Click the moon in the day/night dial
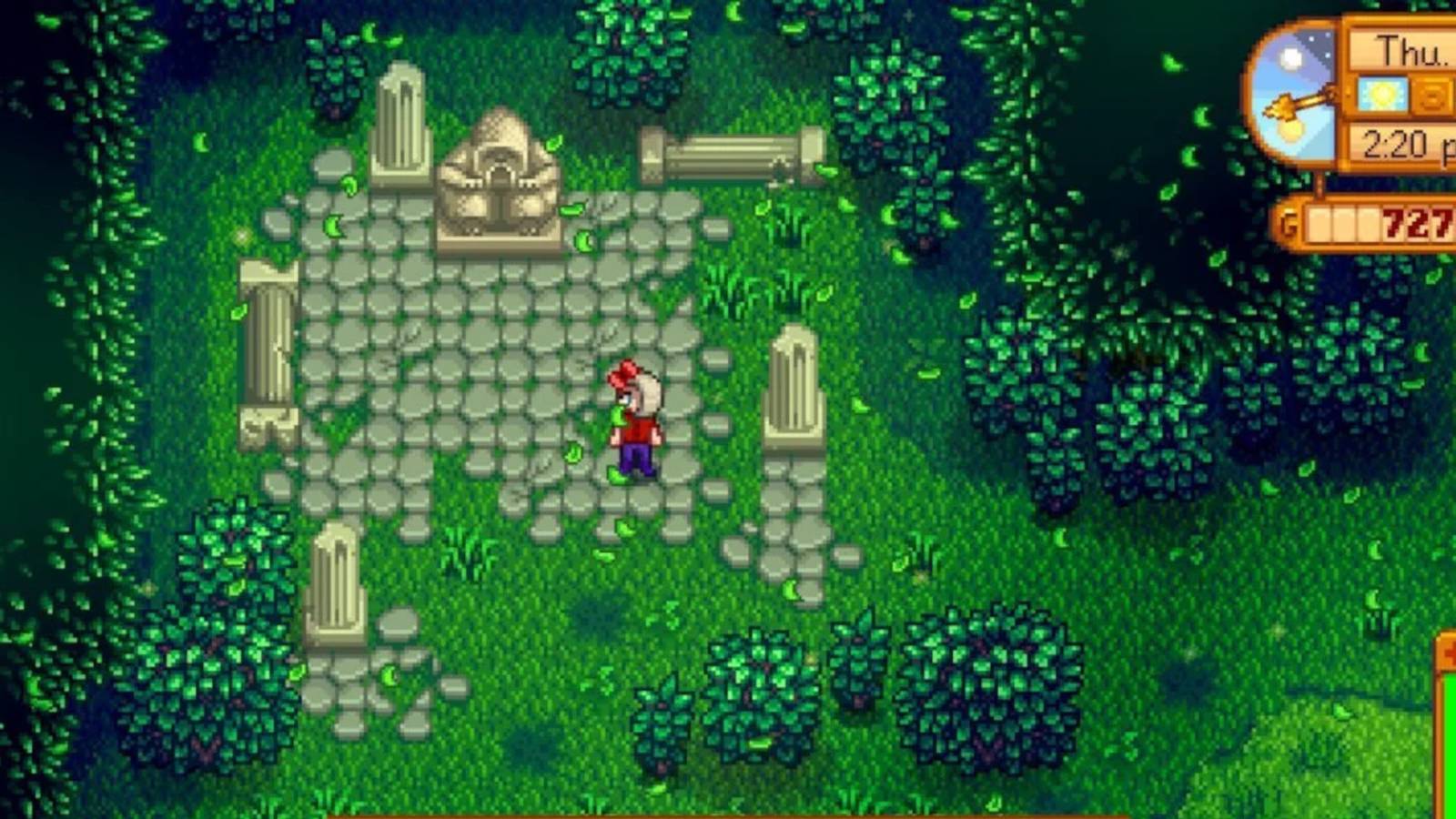 click(1289, 57)
